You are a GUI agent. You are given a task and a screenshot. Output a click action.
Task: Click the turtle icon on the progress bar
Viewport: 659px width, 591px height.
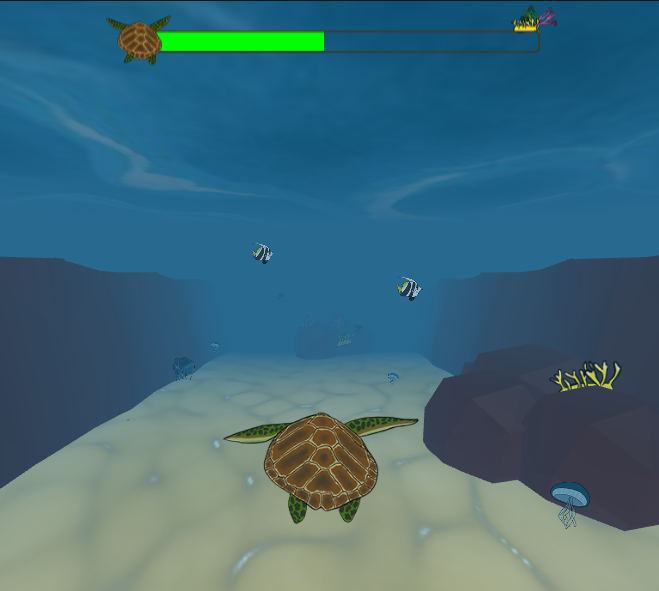139,41
